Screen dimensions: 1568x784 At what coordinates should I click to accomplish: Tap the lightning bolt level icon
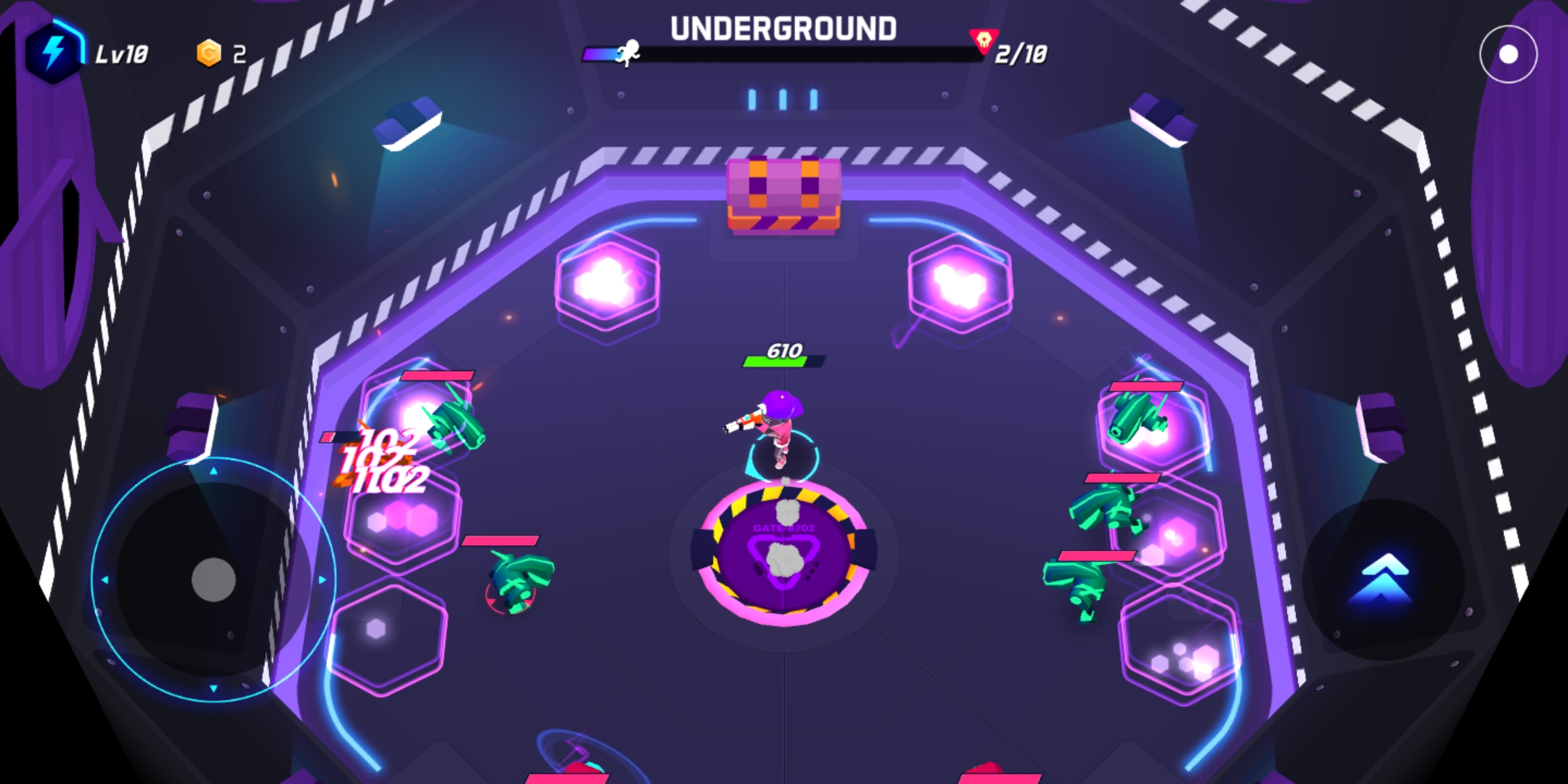53,52
